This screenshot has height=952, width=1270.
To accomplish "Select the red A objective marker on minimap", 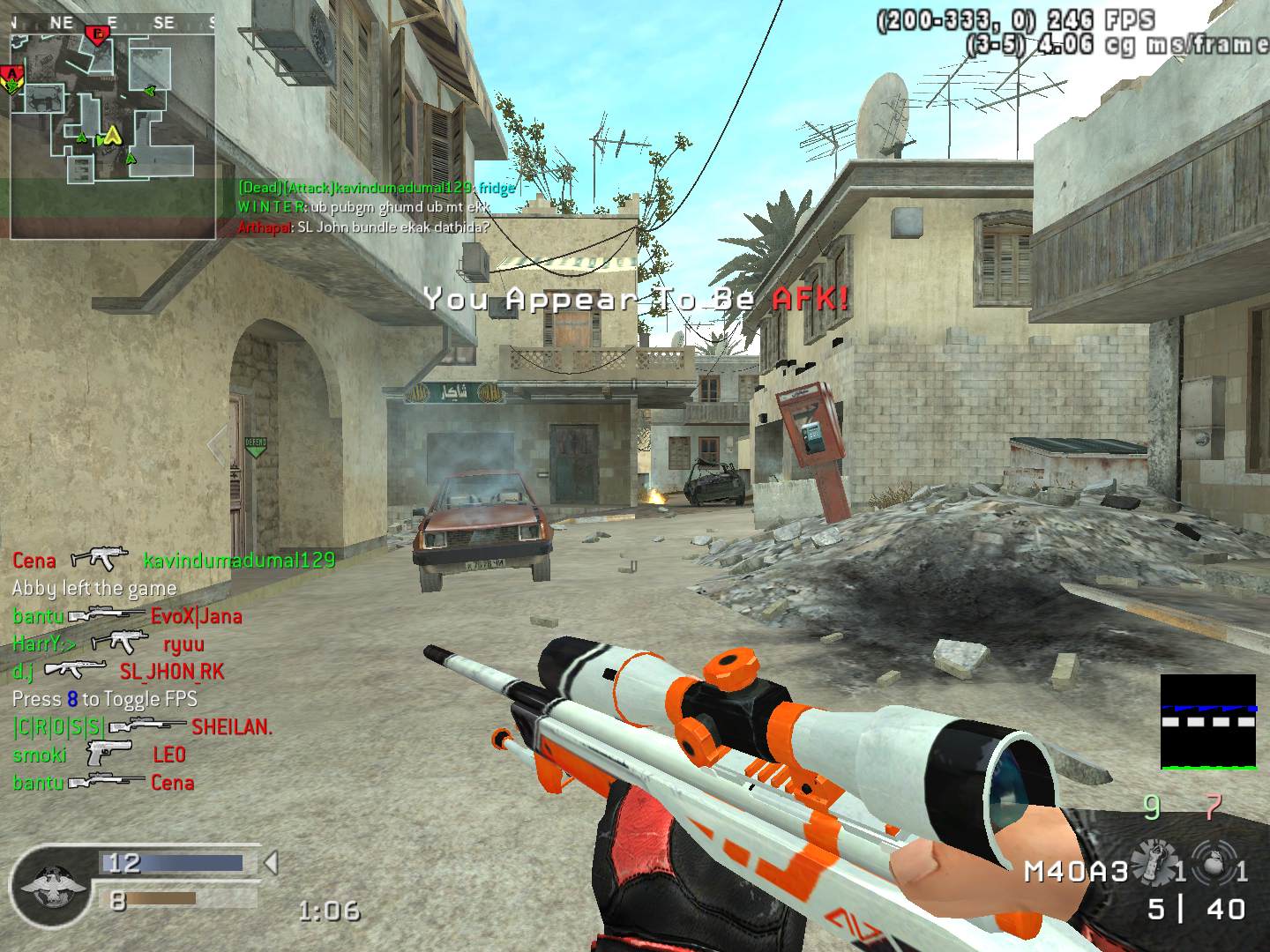I will [x=11, y=75].
